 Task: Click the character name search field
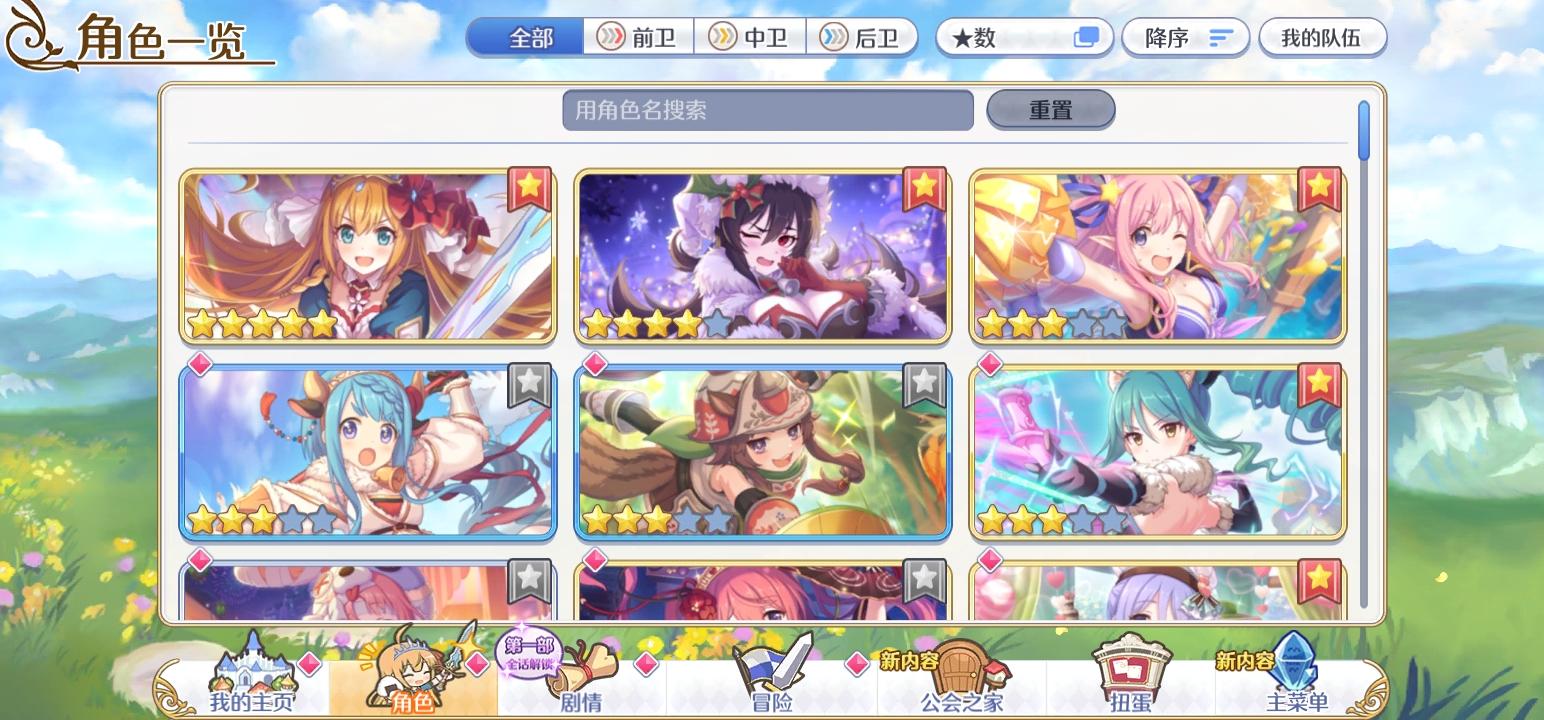click(769, 110)
